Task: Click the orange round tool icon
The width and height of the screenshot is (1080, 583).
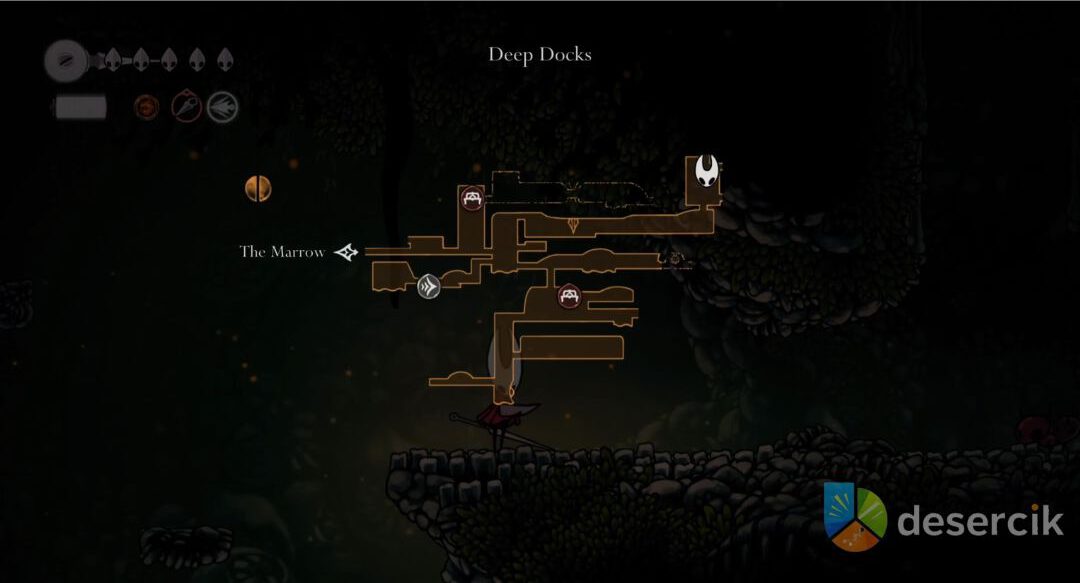Action: pyautogui.click(x=146, y=106)
